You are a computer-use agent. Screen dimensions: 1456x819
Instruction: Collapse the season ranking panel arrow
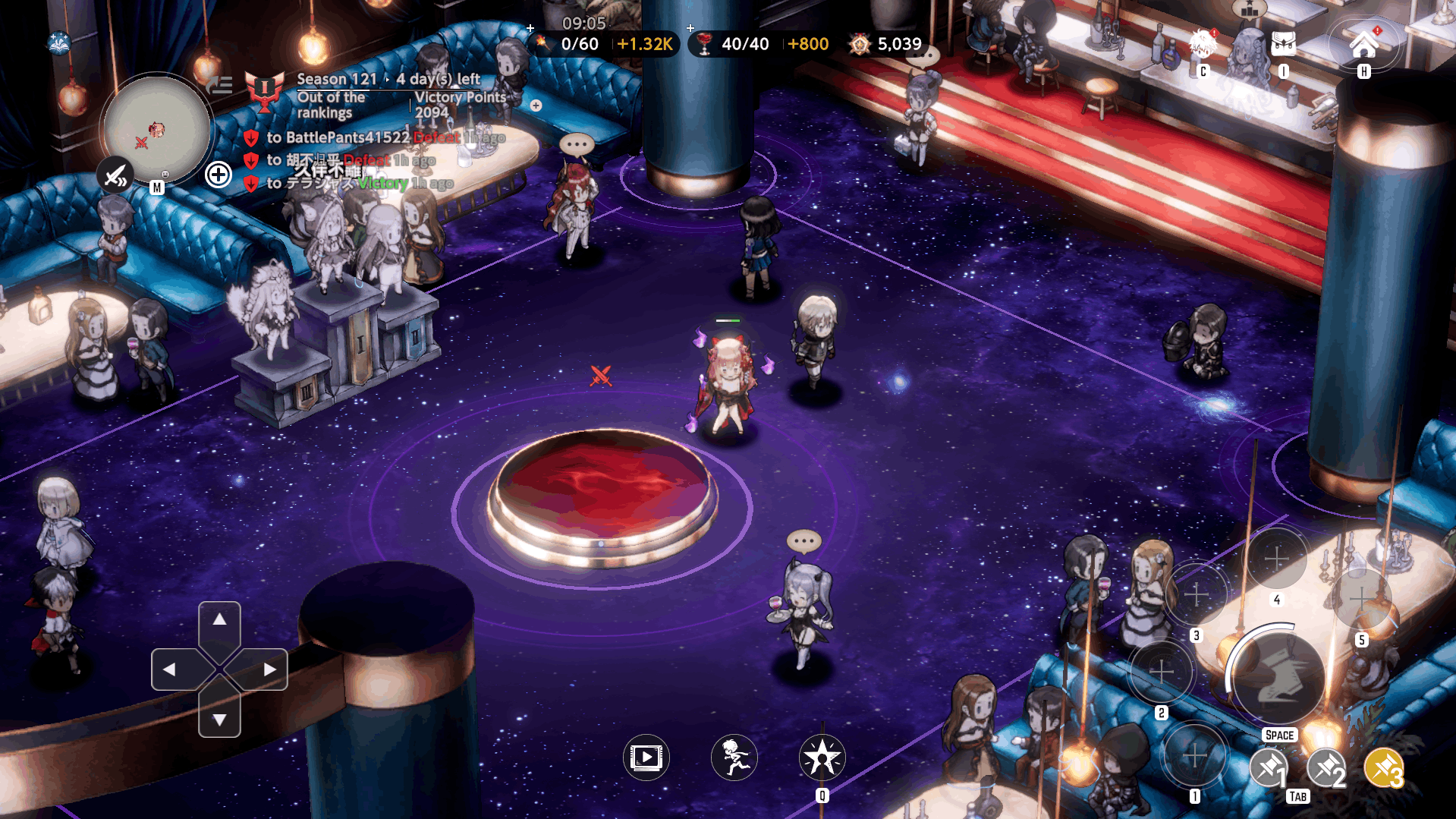pos(219,85)
